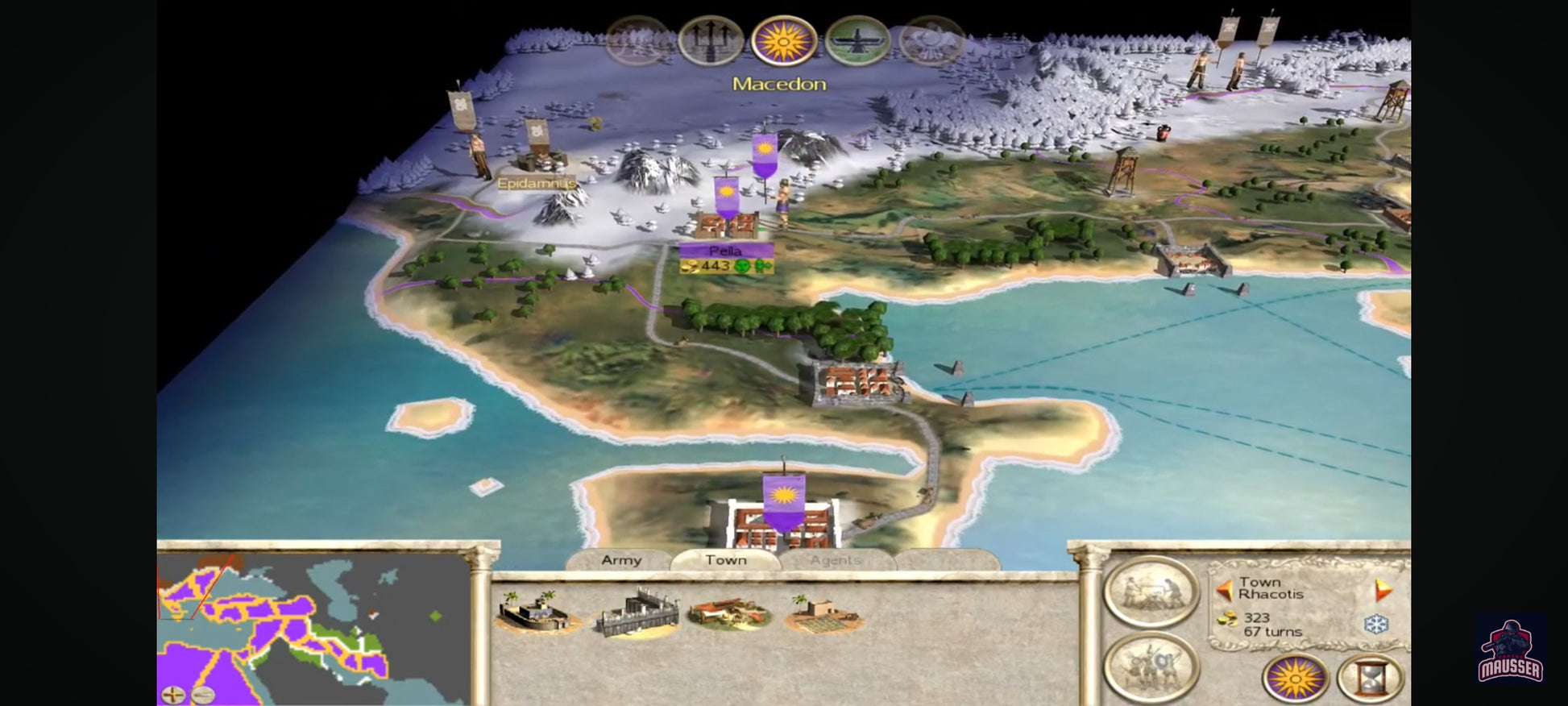Open the Macedon faction overview sun button
This screenshot has width=1568, height=706.
pos(1294,679)
